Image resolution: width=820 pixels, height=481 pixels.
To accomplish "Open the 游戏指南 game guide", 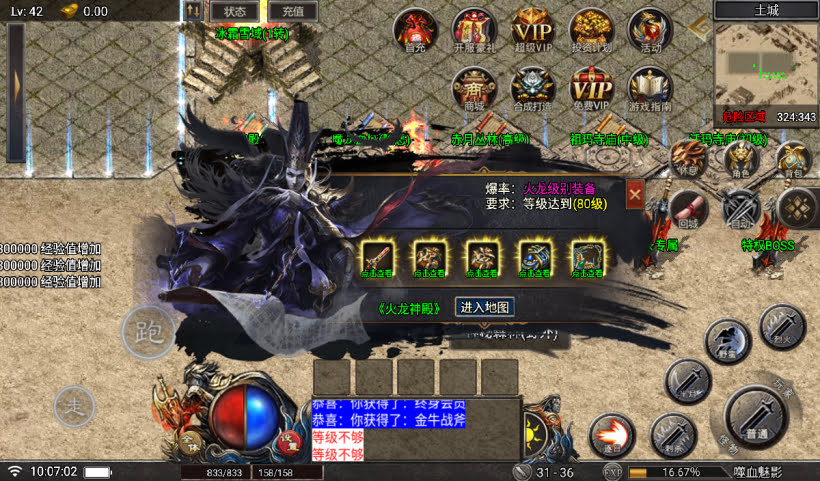I will click(650, 89).
